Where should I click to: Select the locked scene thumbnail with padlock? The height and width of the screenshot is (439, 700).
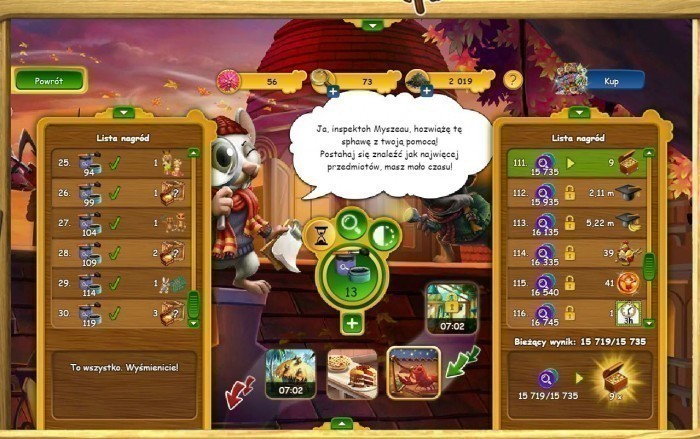click(452, 306)
